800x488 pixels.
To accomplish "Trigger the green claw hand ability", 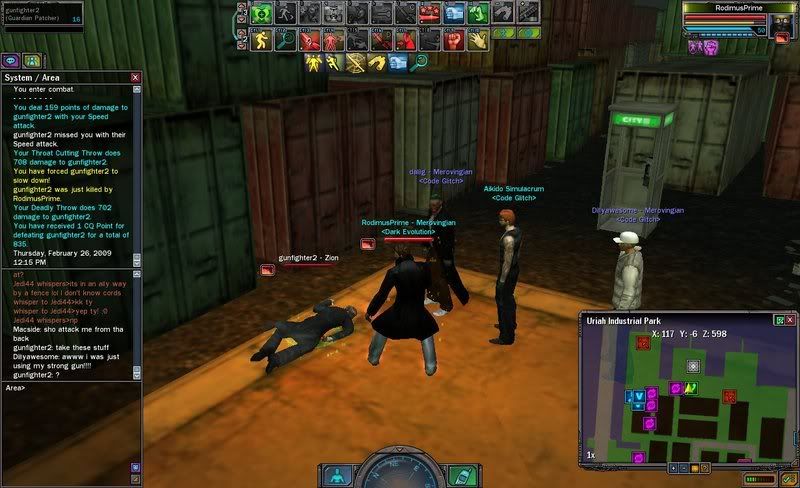I will tap(478, 14).
